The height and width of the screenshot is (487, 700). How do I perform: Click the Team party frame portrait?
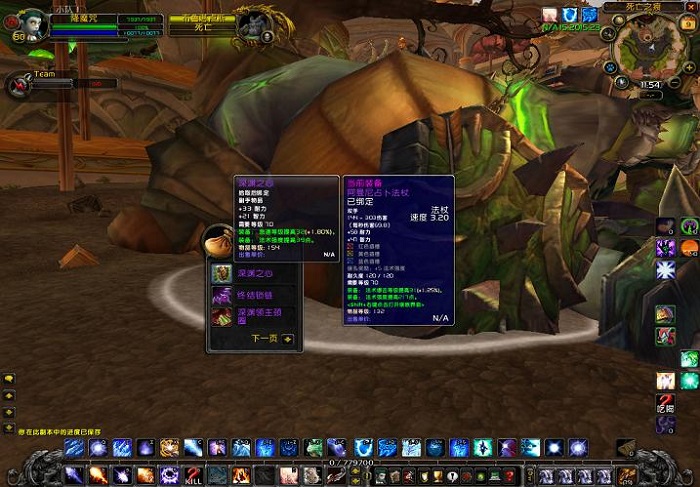pos(18,85)
